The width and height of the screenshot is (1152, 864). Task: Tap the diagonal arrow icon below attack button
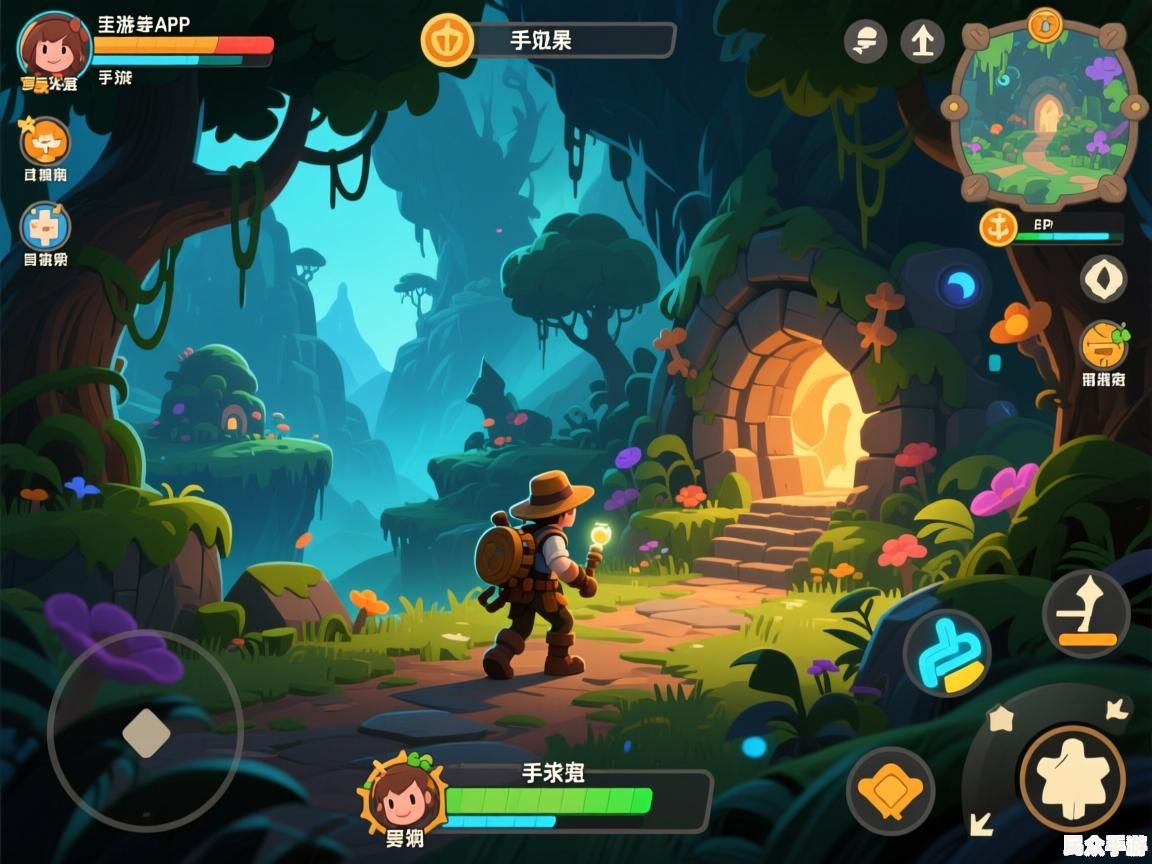click(981, 823)
